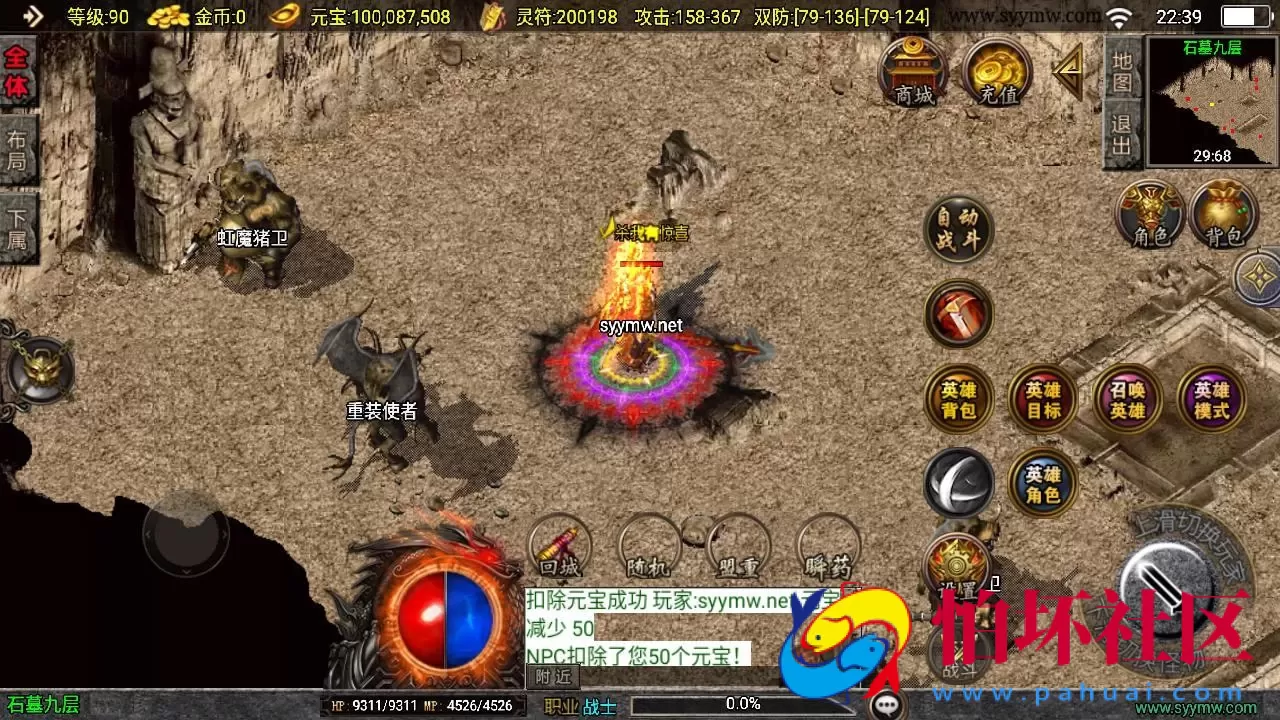The width and height of the screenshot is (1280, 720).
Task: Toggle the 英雄模式 hero mode
Action: click(x=1210, y=400)
